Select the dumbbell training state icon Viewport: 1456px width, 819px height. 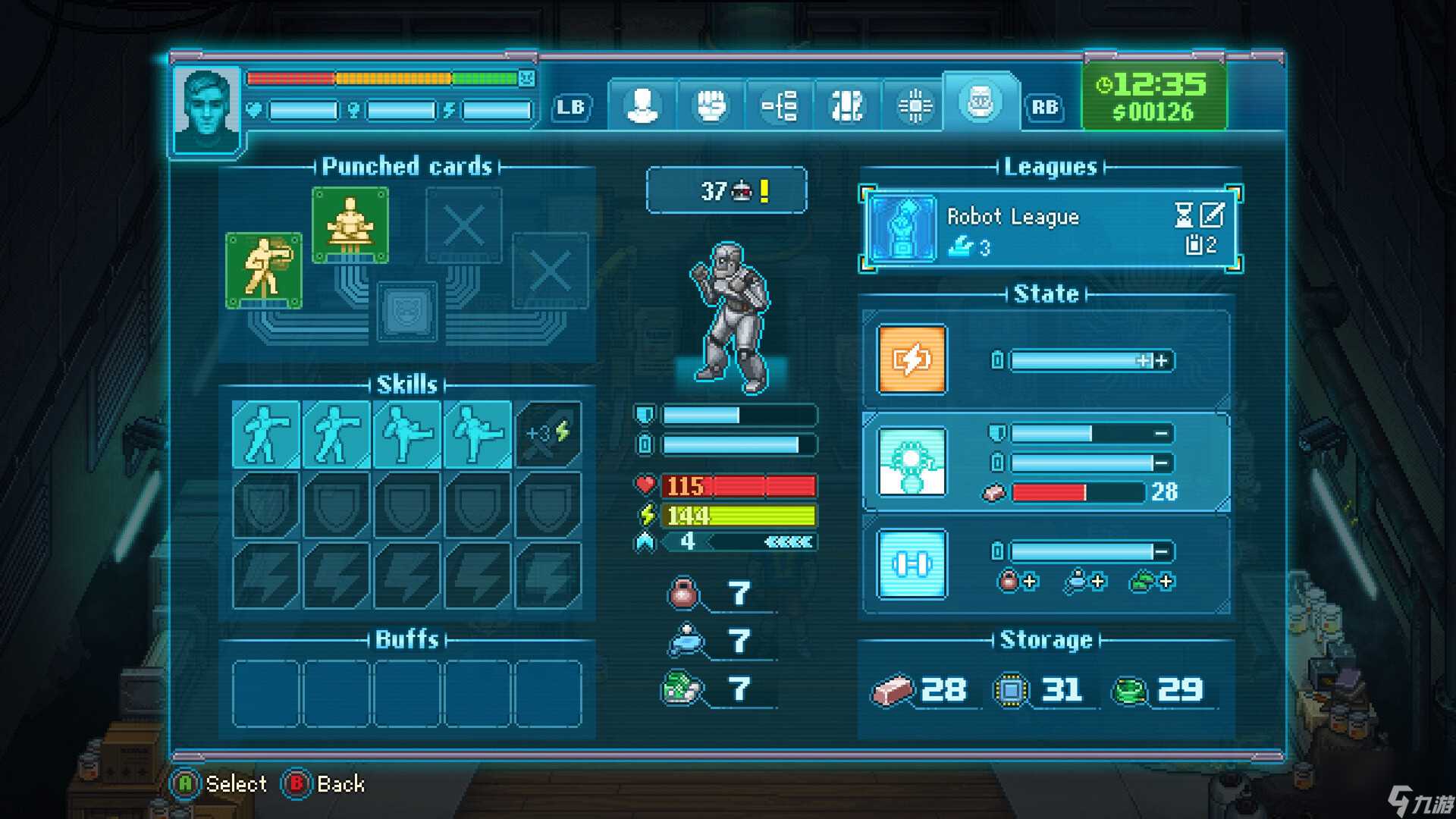click(x=912, y=564)
